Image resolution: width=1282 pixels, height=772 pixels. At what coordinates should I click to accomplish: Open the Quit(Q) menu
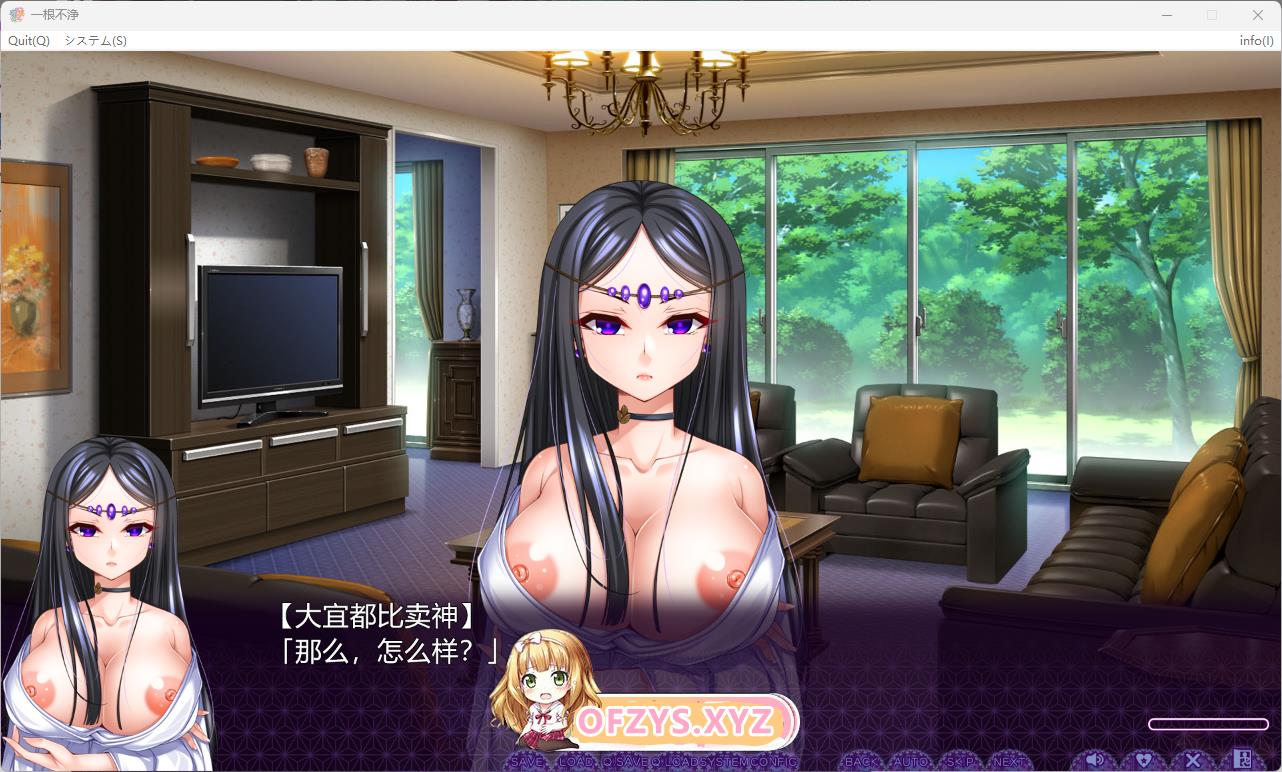point(29,41)
